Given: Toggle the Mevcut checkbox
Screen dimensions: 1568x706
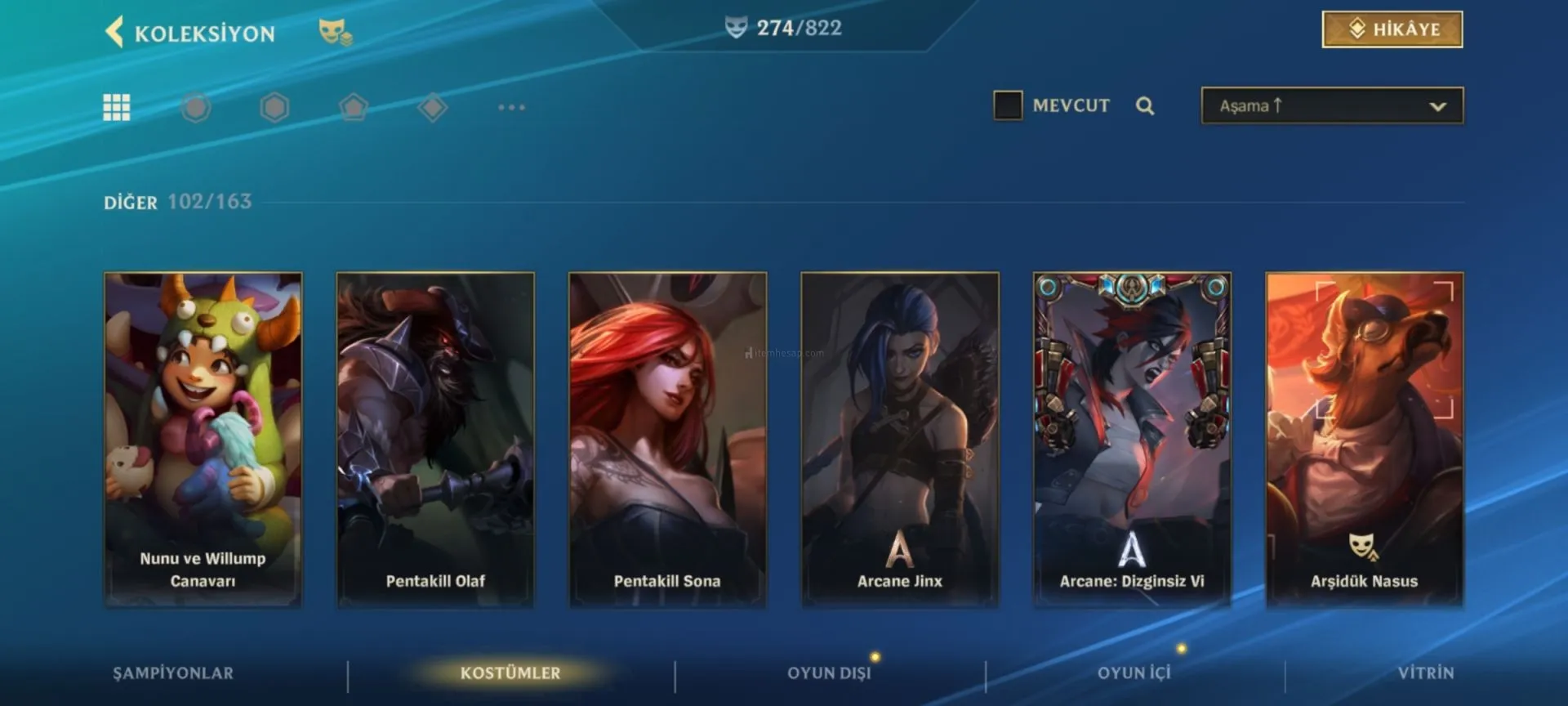Looking at the screenshot, I should [x=1008, y=105].
